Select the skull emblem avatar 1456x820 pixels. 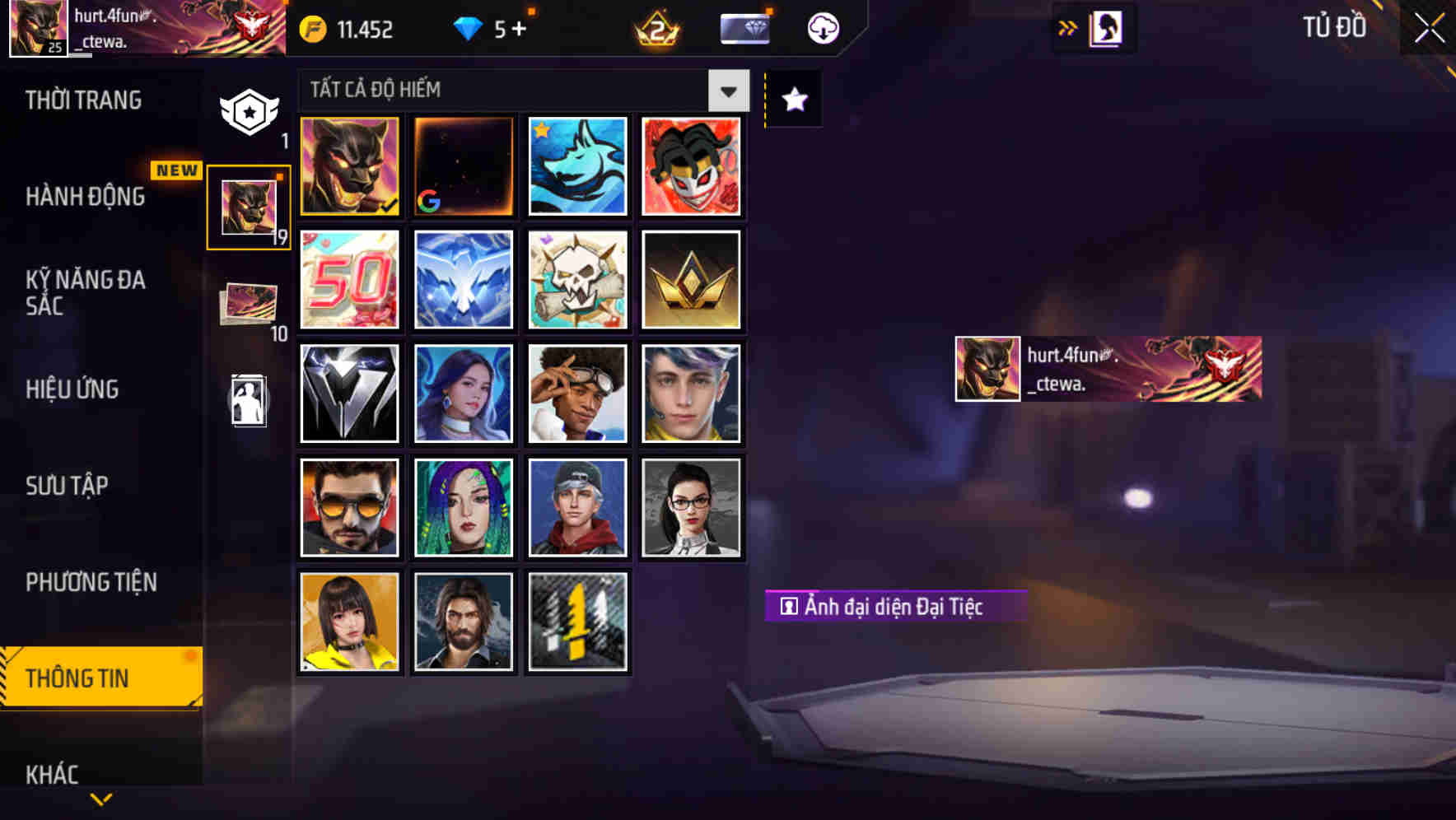coord(576,280)
